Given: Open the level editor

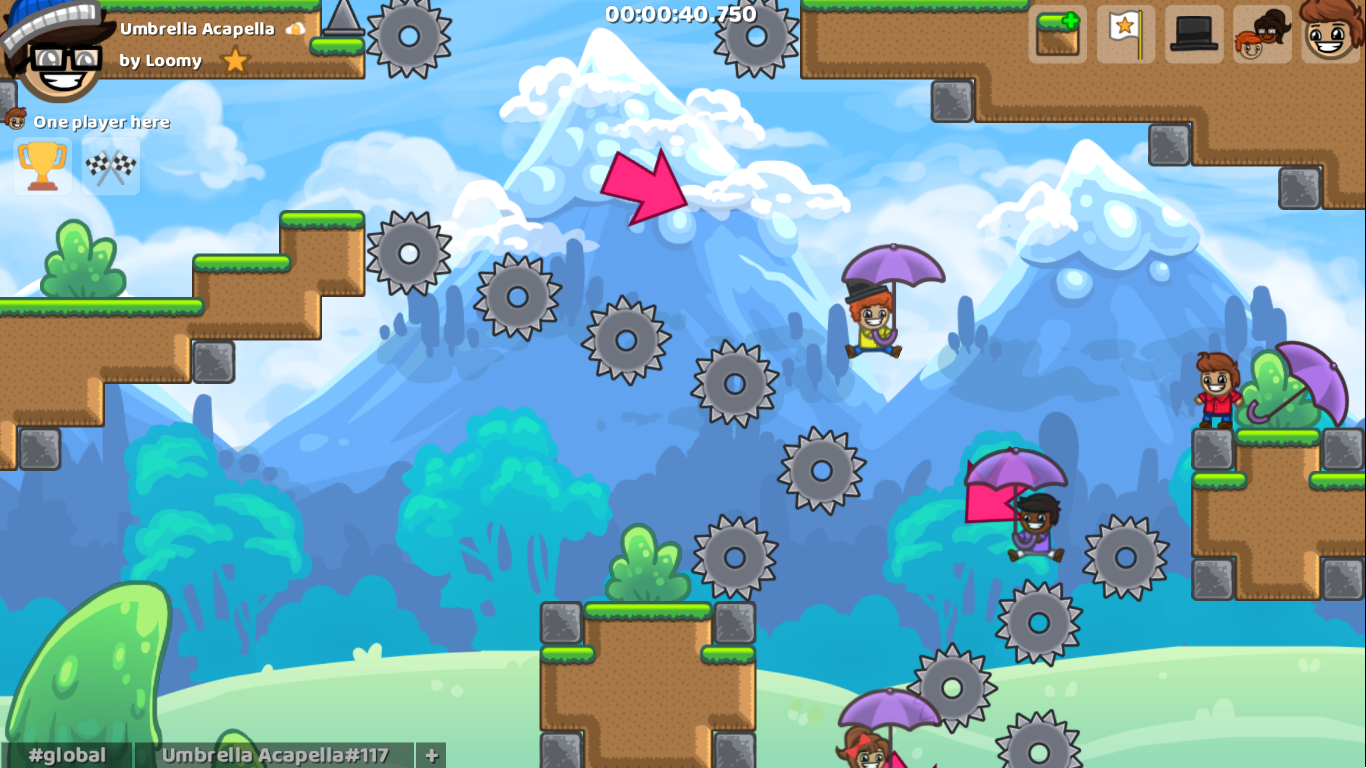Looking at the screenshot, I should pos(1057,33).
